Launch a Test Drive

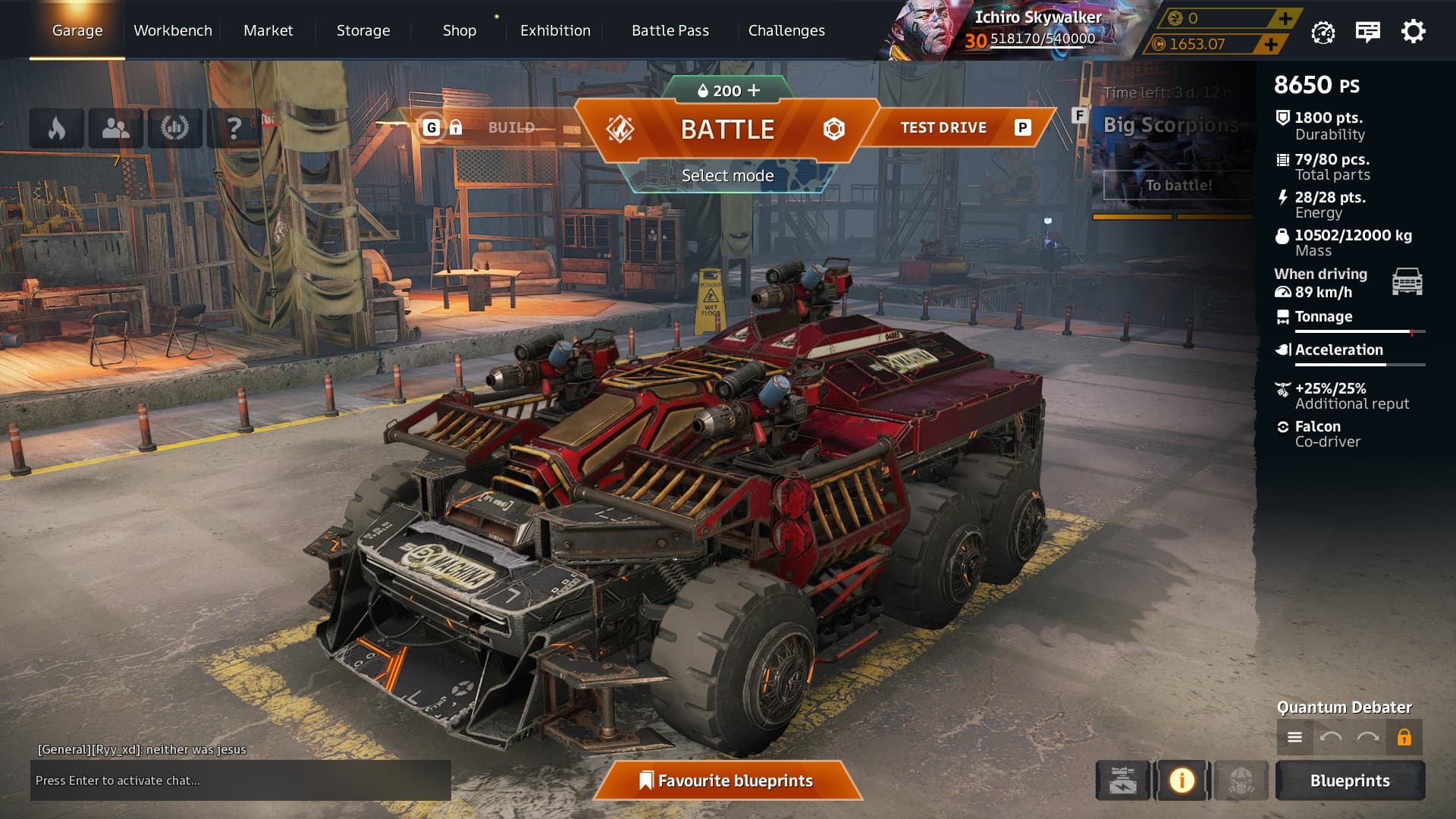943,127
